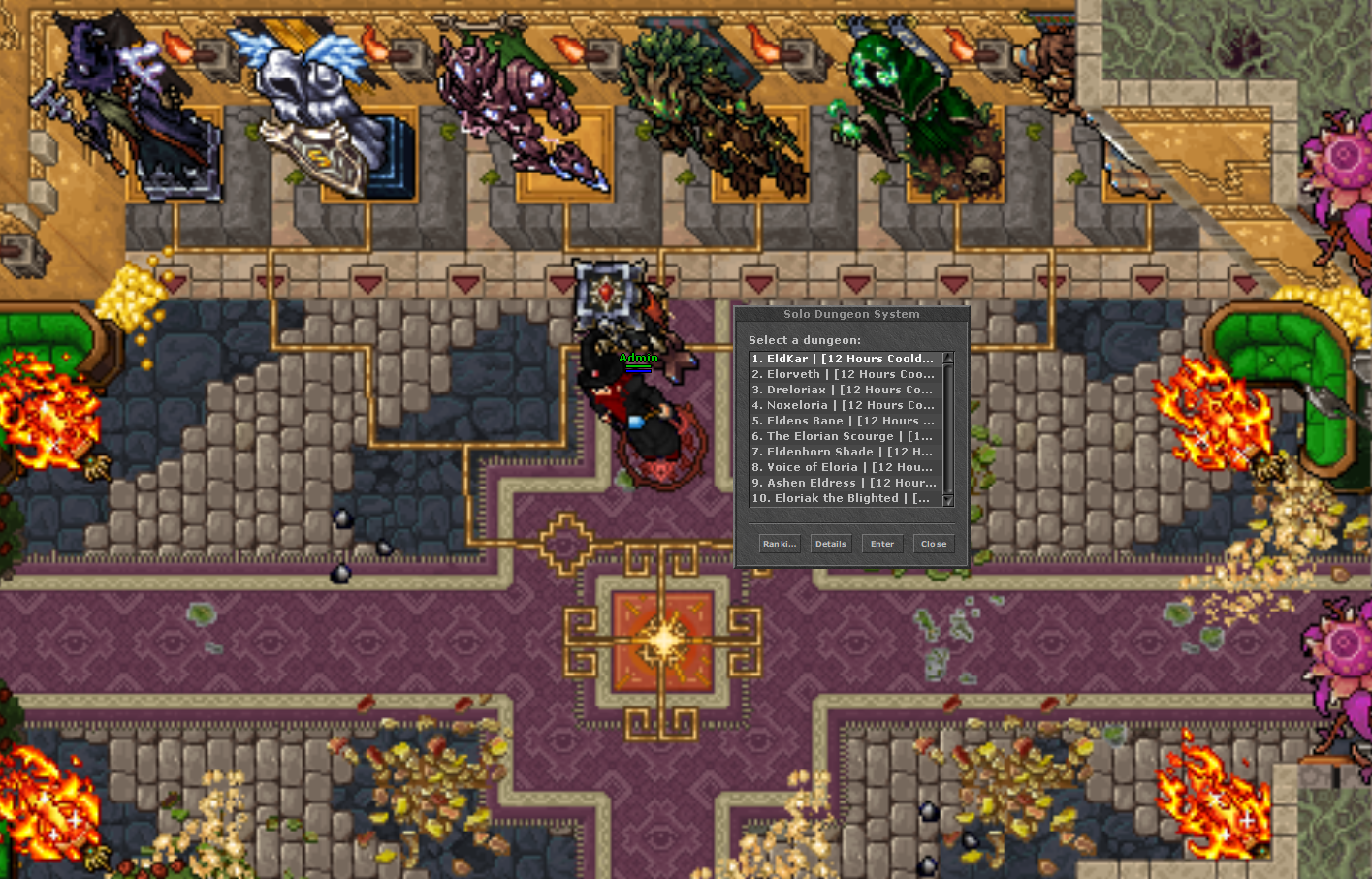Select the EldKar dungeon entry
This screenshot has width=1372, height=879.
click(x=843, y=359)
